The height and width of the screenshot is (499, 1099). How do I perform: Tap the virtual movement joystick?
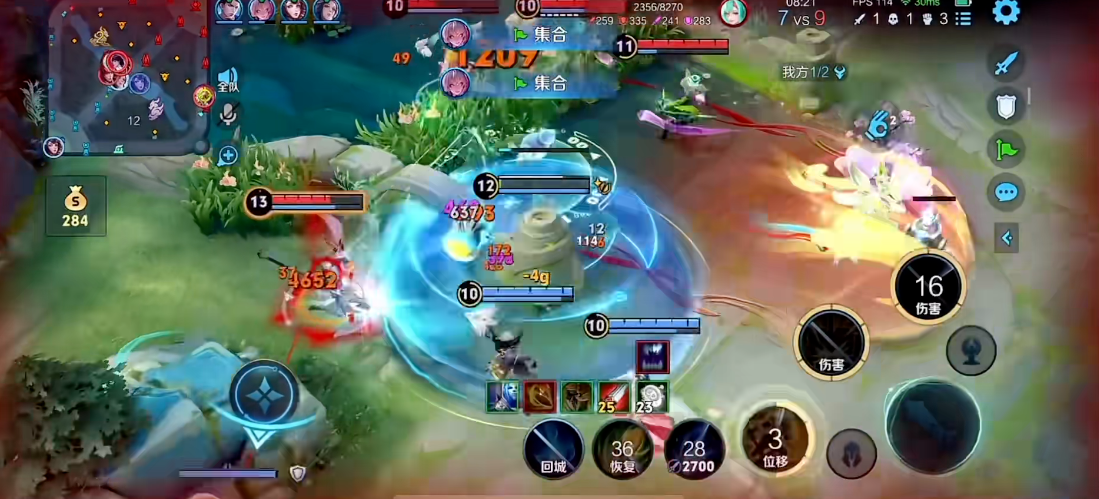tap(264, 393)
